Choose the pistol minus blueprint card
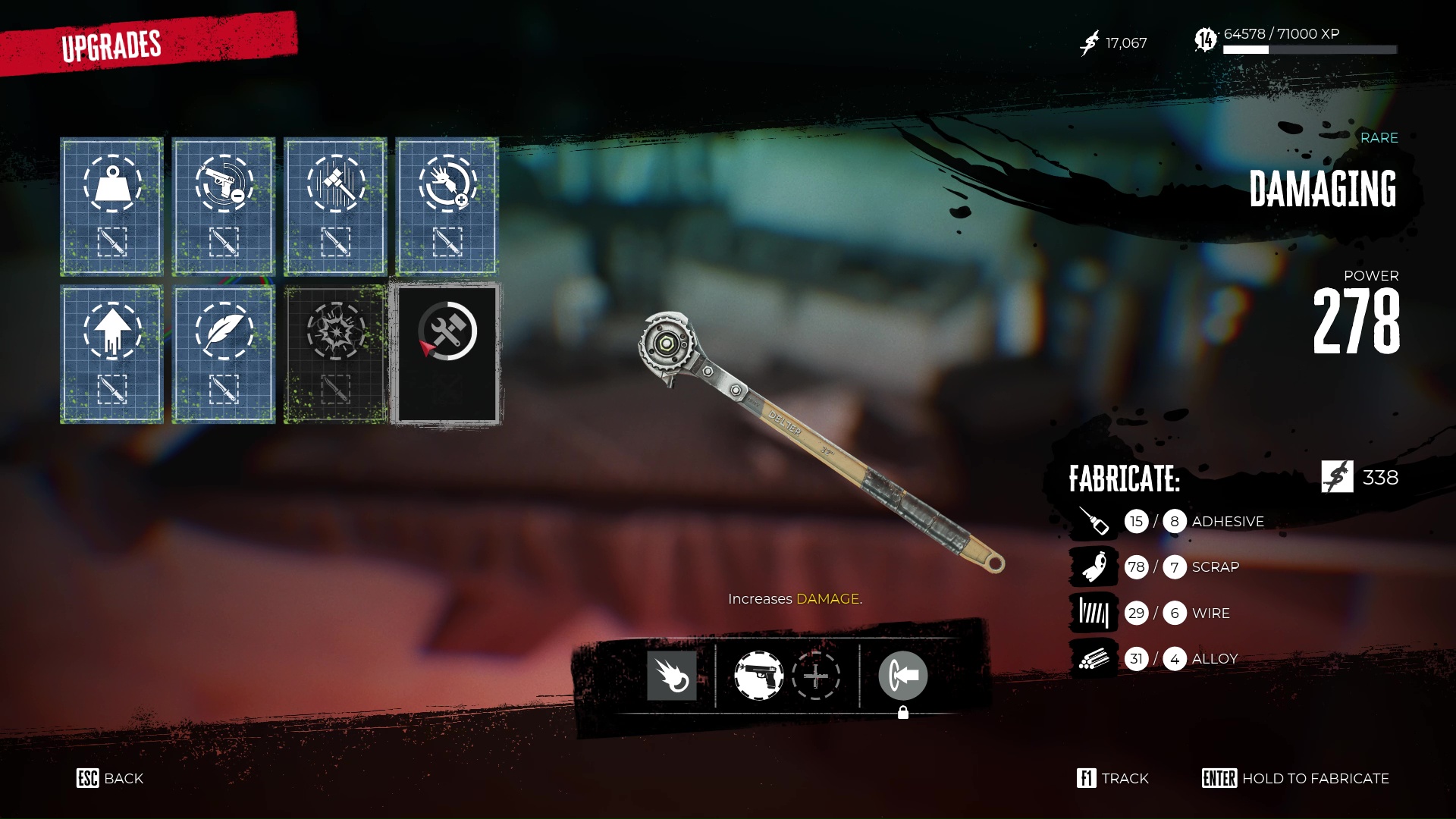The width and height of the screenshot is (1456, 819). [x=224, y=206]
